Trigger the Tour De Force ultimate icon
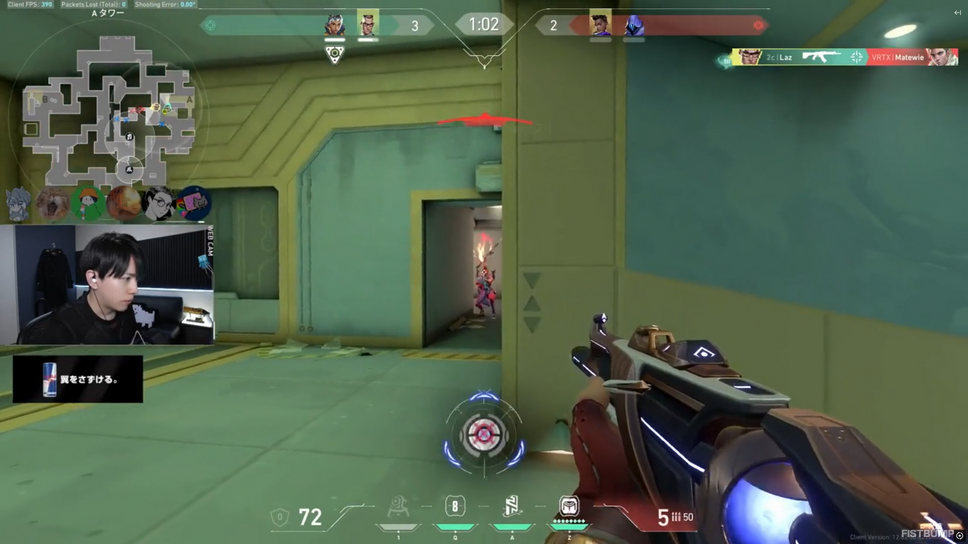 tap(569, 507)
